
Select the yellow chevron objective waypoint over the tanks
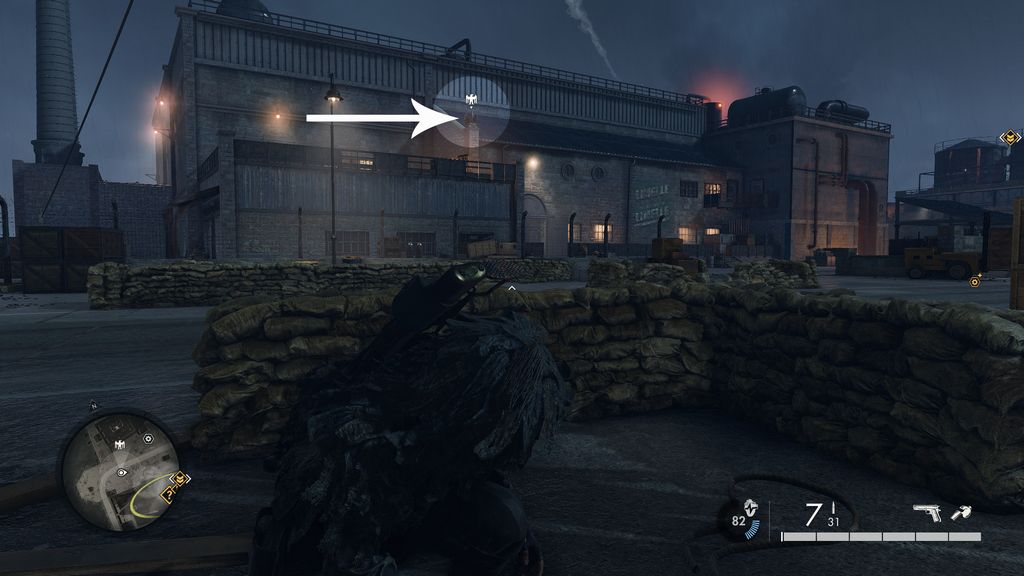pos(1010,137)
